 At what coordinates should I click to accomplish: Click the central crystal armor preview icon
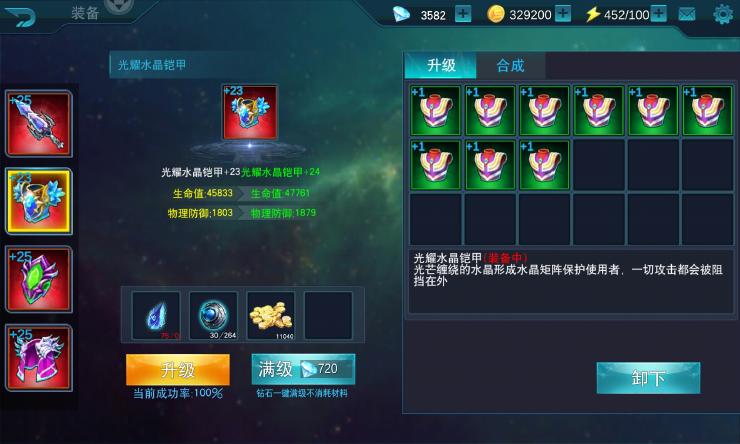[x=249, y=115]
